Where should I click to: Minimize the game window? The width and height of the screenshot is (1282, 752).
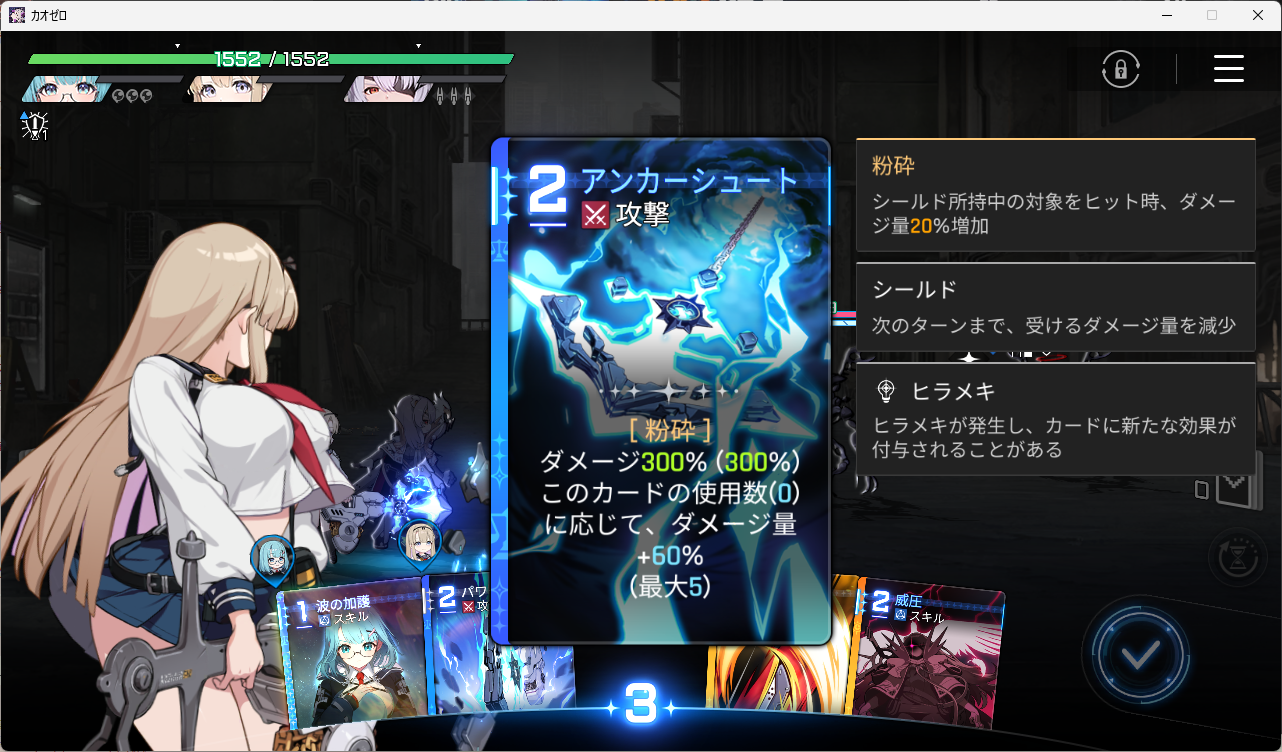1167,15
